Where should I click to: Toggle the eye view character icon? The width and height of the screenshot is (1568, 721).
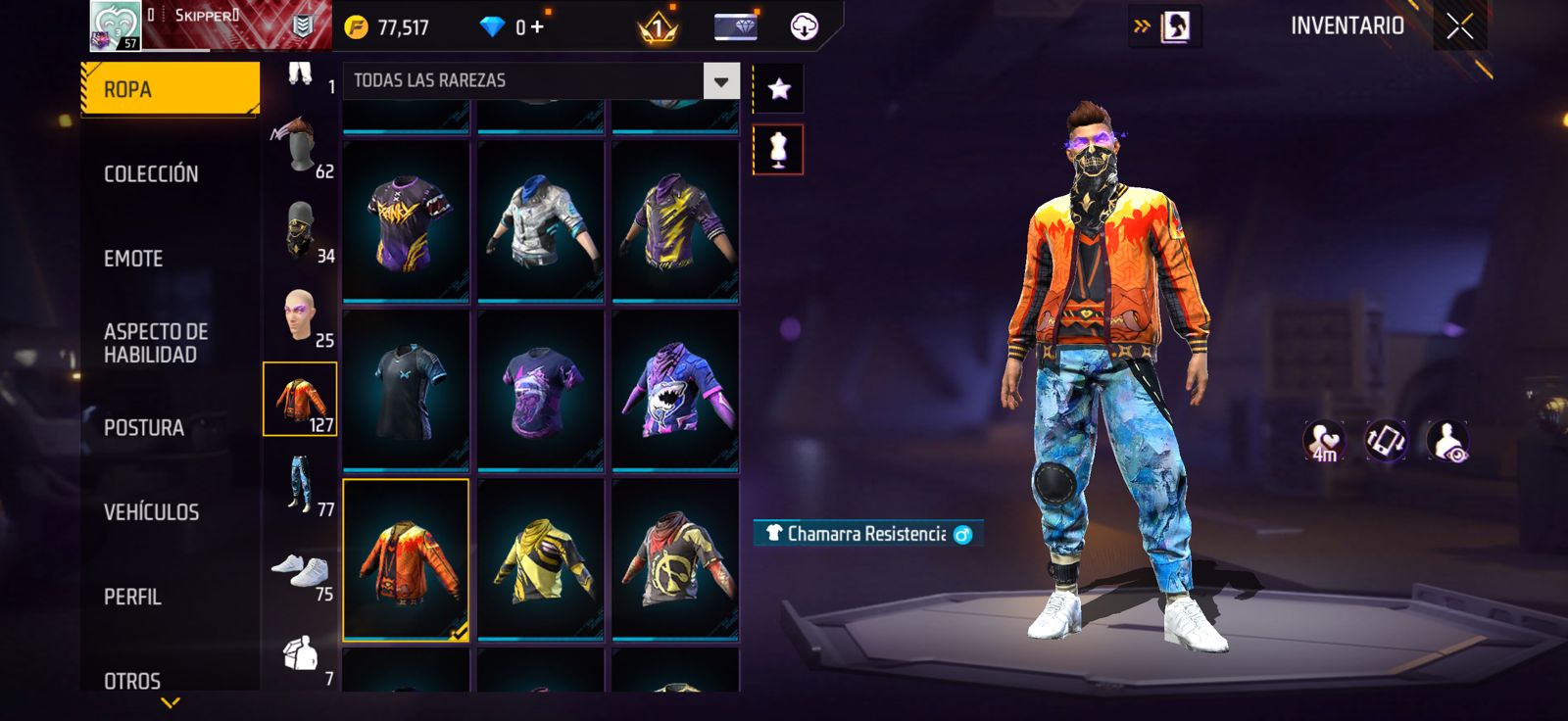(1446, 441)
